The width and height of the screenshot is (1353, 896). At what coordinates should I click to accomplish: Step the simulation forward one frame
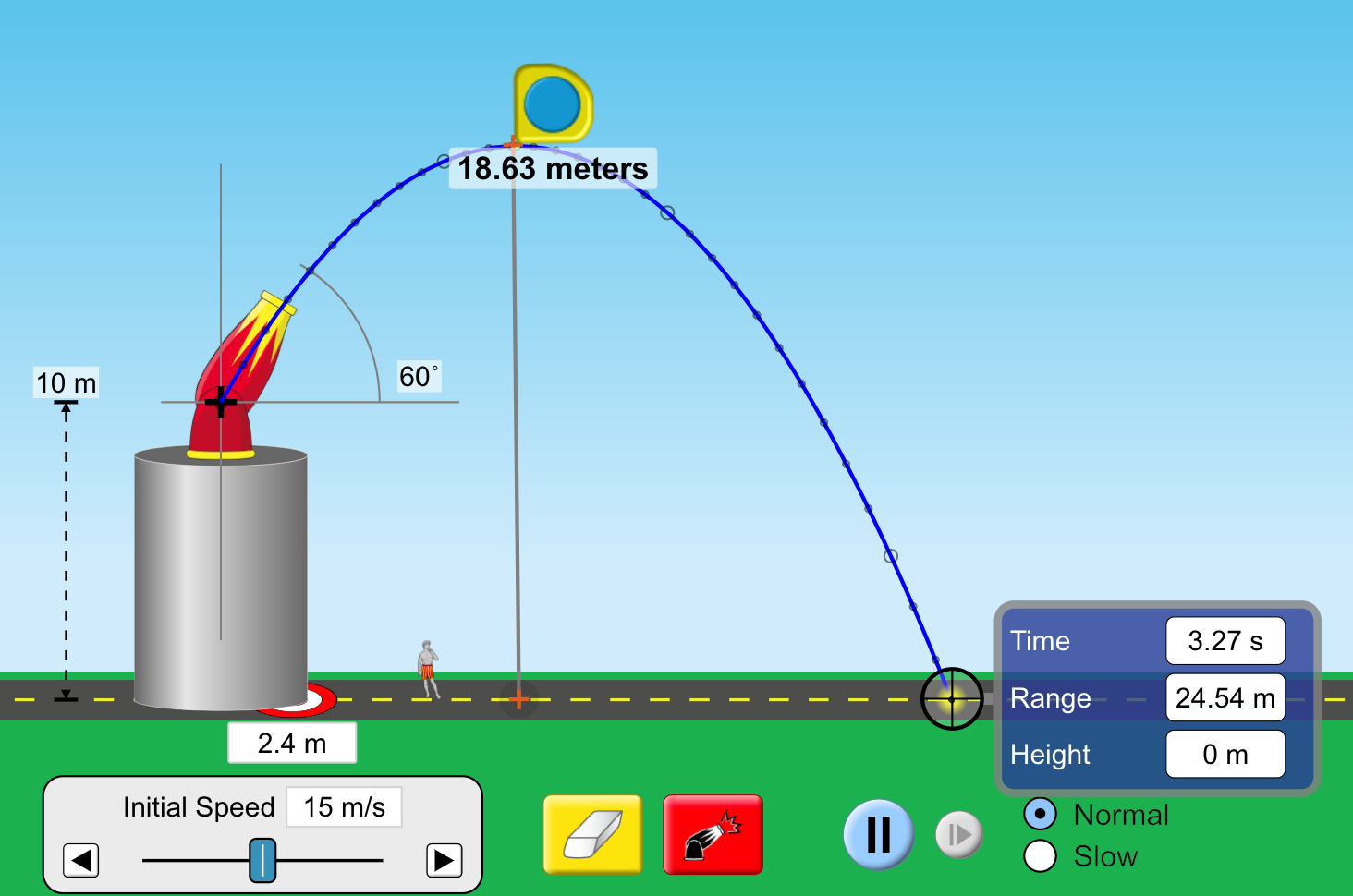coord(958,834)
